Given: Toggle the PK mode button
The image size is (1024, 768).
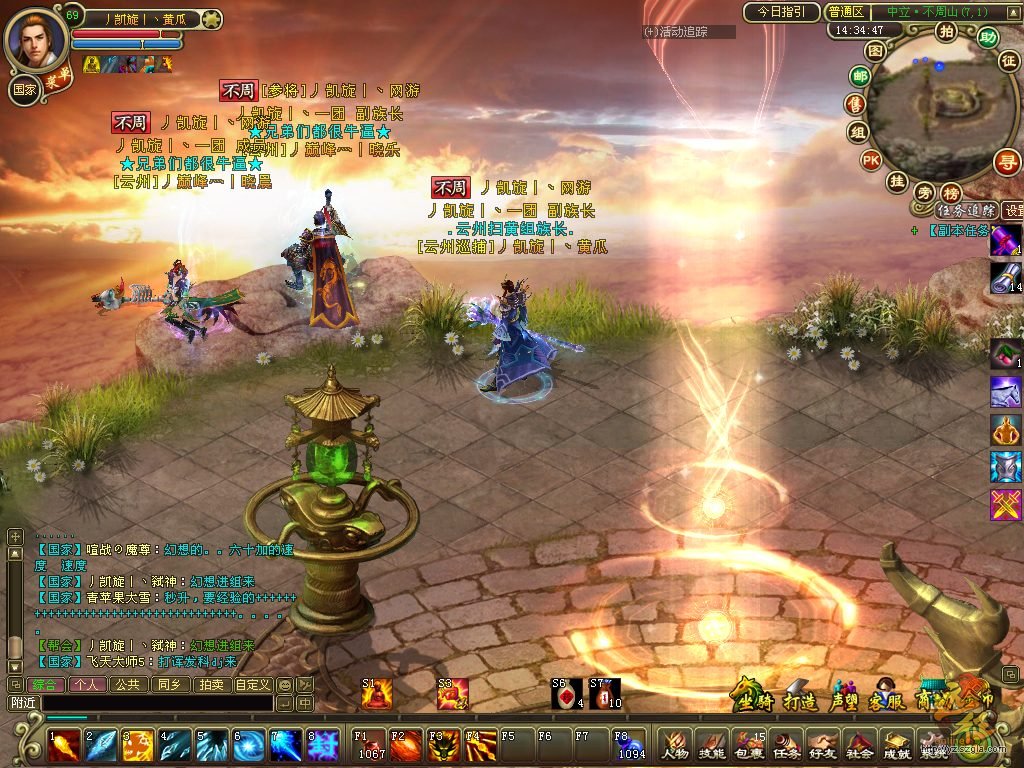Looking at the screenshot, I should (872, 160).
